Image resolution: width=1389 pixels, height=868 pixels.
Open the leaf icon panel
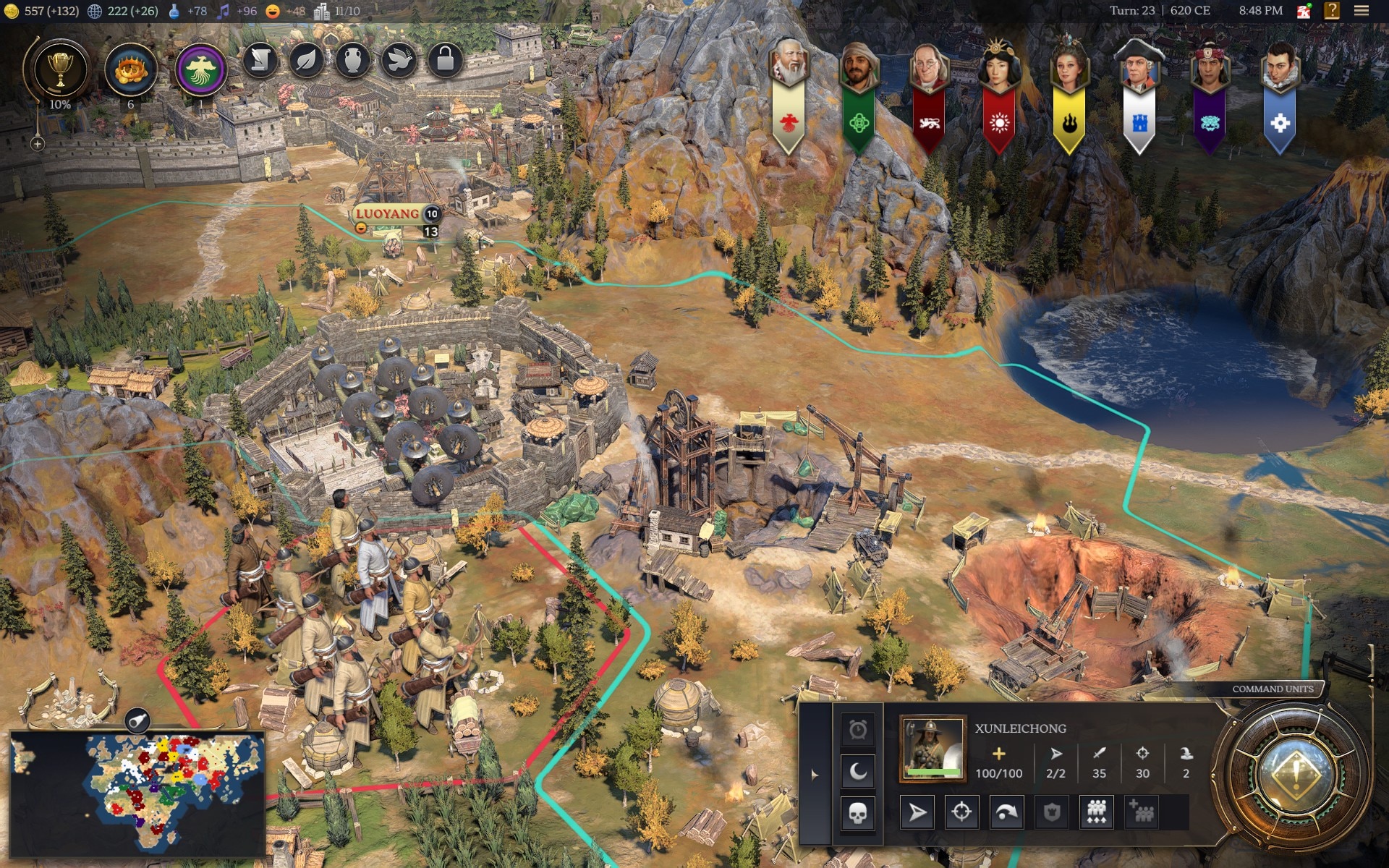coord(306,60)
